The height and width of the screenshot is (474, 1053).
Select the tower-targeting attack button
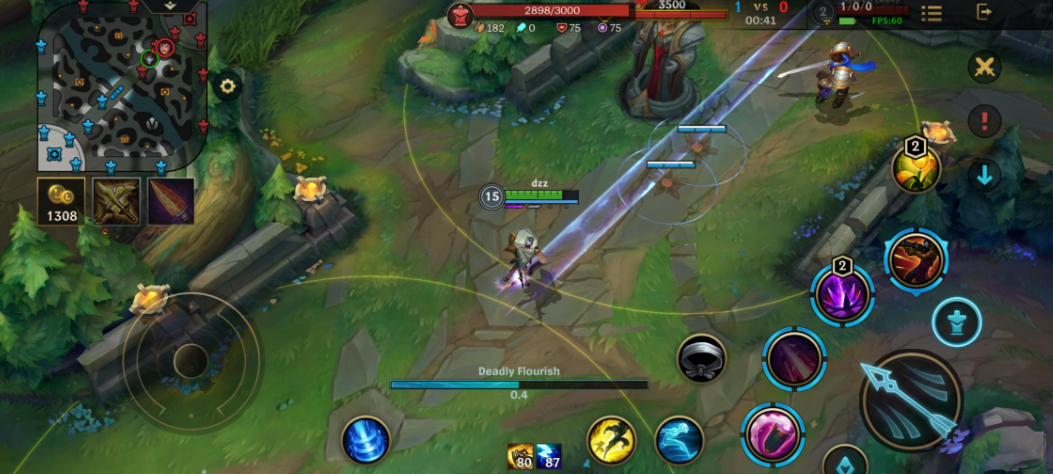(957, 323)
